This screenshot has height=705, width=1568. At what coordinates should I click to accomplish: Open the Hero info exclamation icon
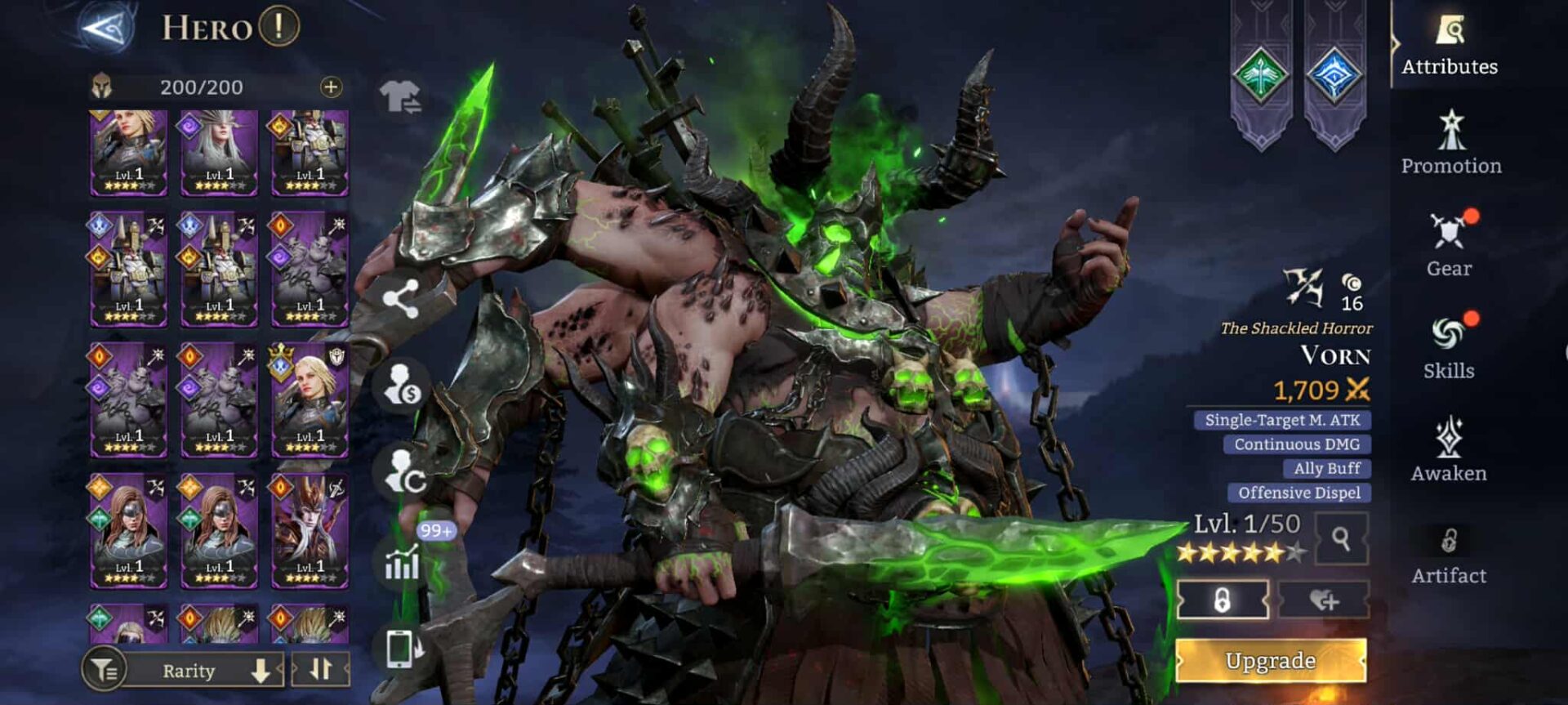(279, 27)
